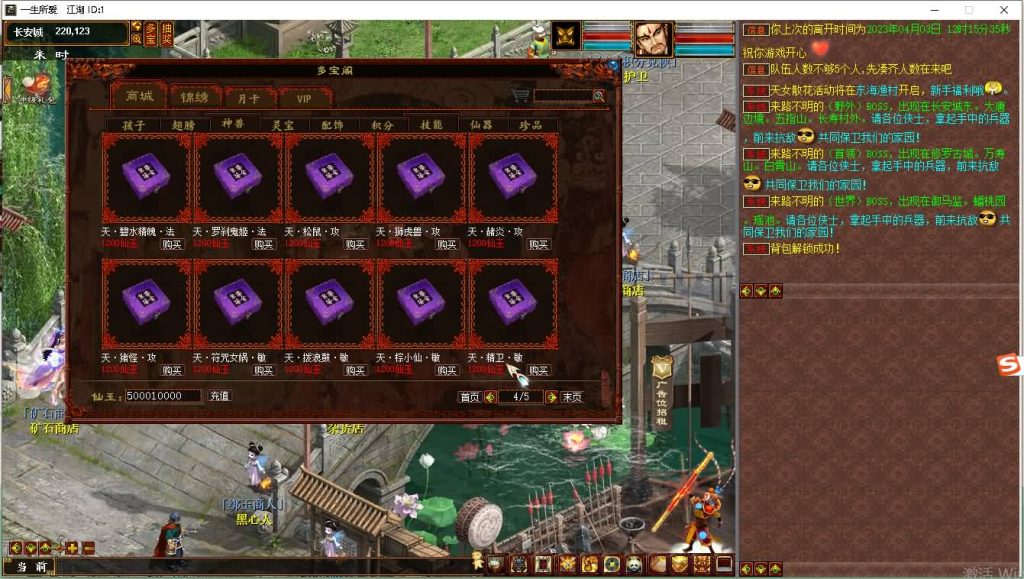Open the 月卡 tab
1024x579 pixels.
coord(249,98)
